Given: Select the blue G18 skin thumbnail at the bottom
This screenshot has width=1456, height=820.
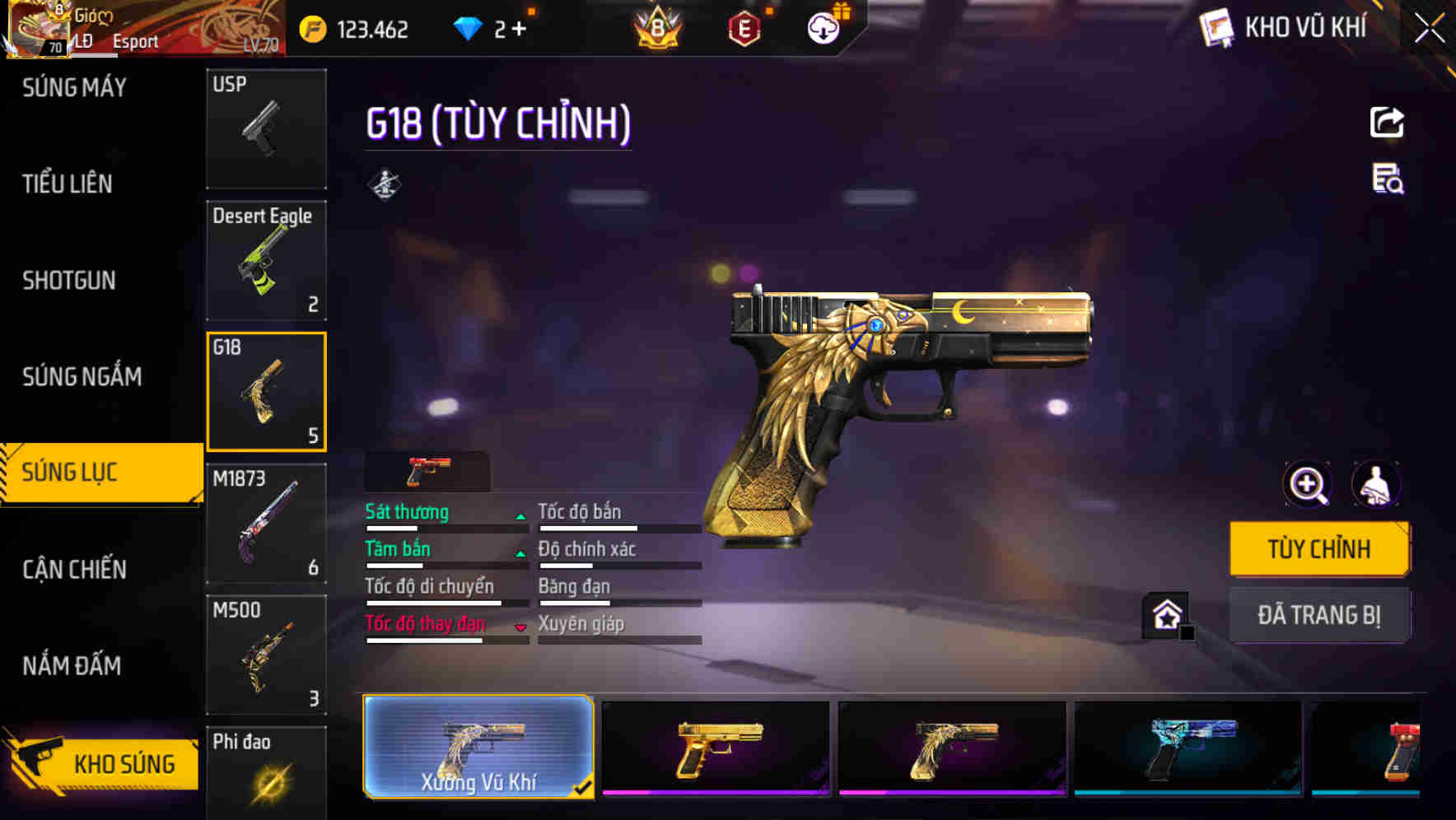Looking at the screenshot, I should [x=1187, y=749].
